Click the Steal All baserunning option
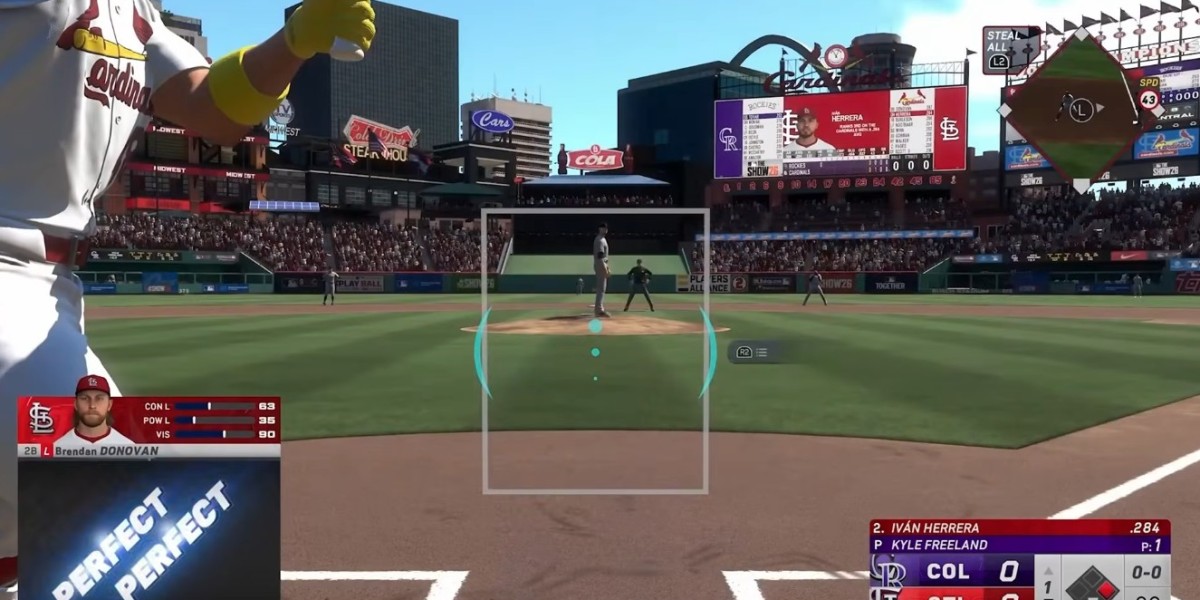Screen dimensions: 1200x600 click(x=1005, y=49)
